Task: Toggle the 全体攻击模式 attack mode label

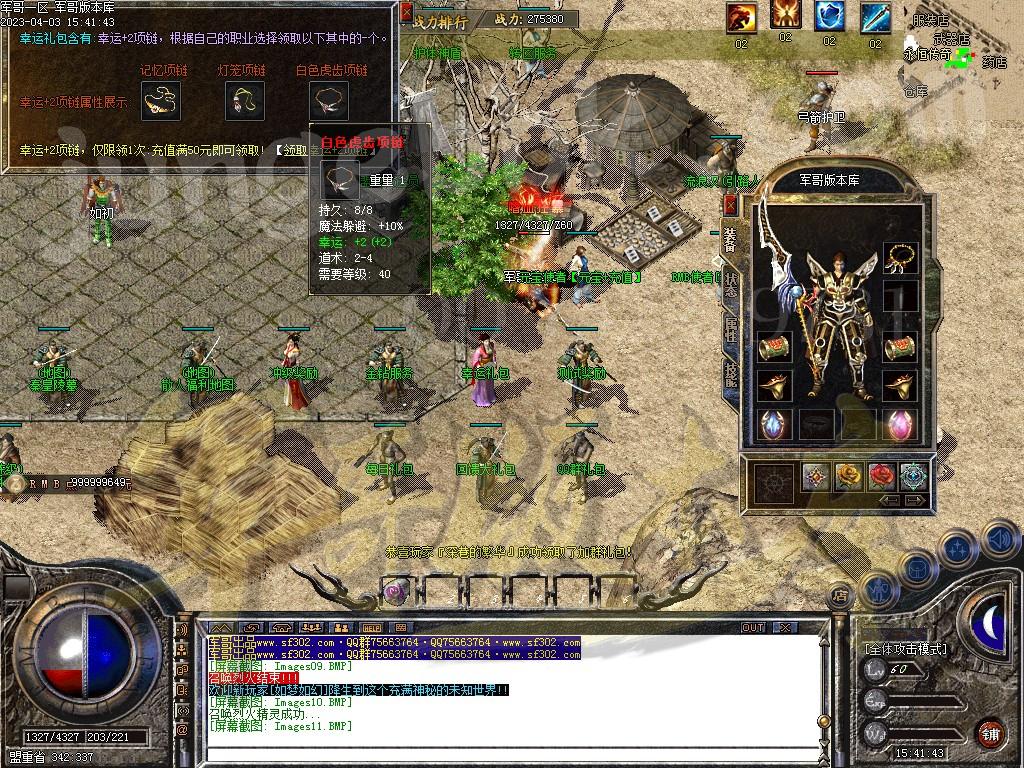Action: pyautogui.click(x=905, y=649)
